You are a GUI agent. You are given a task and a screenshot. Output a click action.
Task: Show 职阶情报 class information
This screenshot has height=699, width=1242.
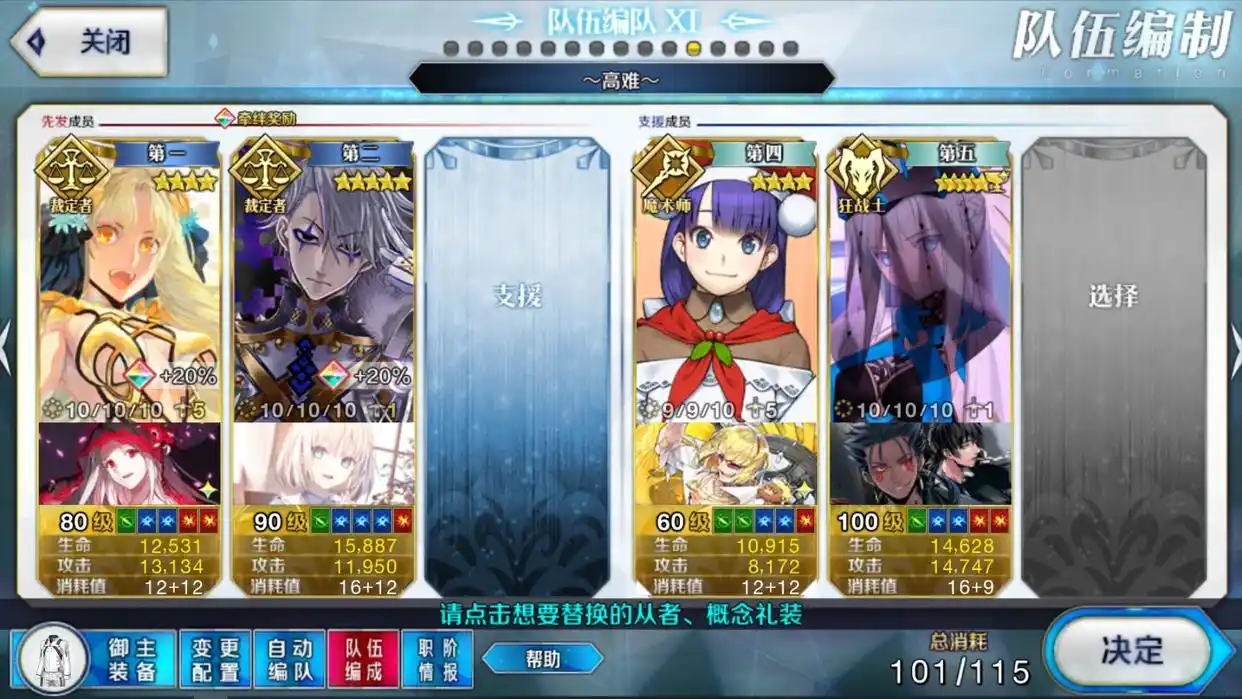(x=437, y=659)
